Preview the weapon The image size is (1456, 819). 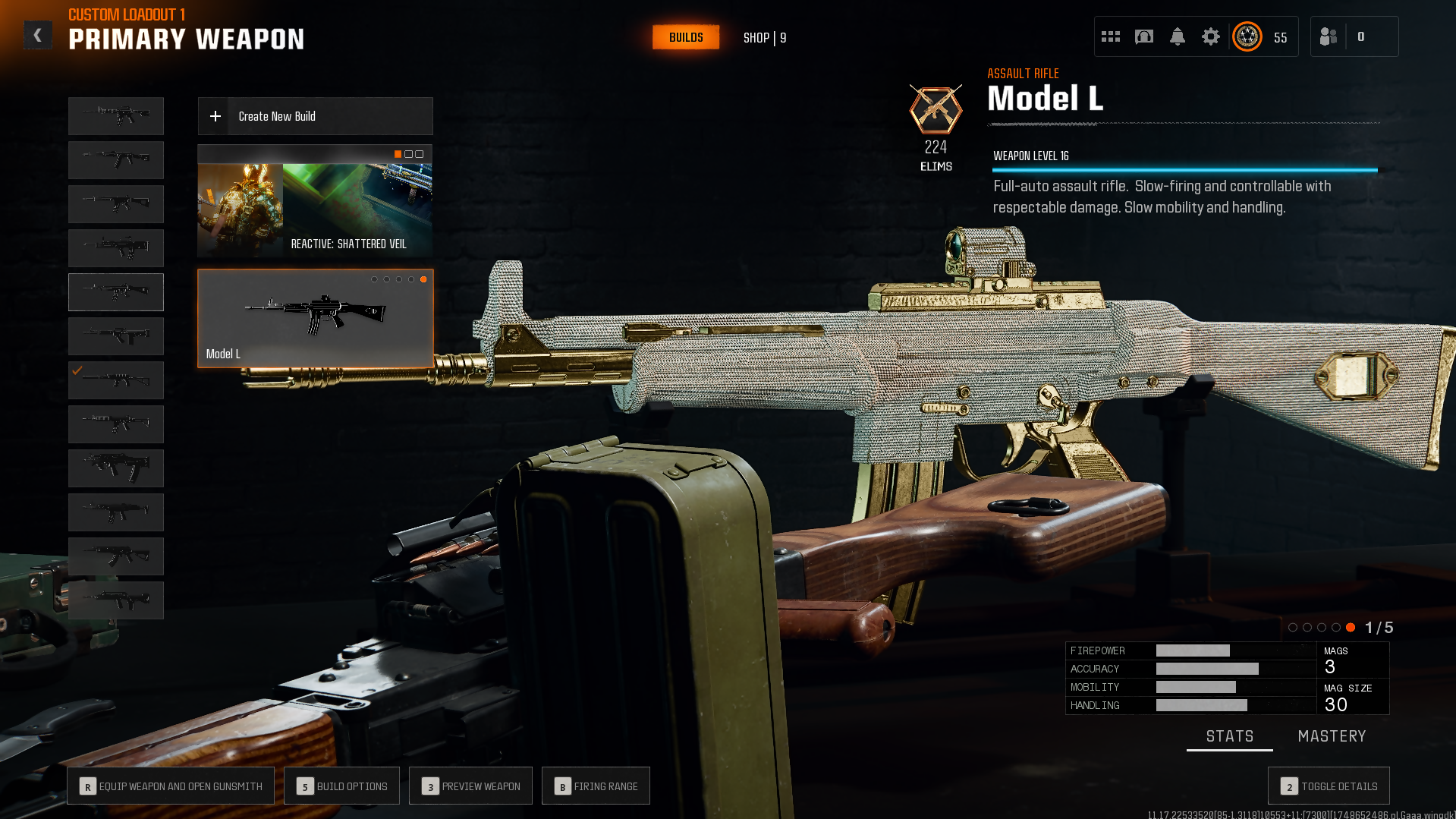coord(470,786)
